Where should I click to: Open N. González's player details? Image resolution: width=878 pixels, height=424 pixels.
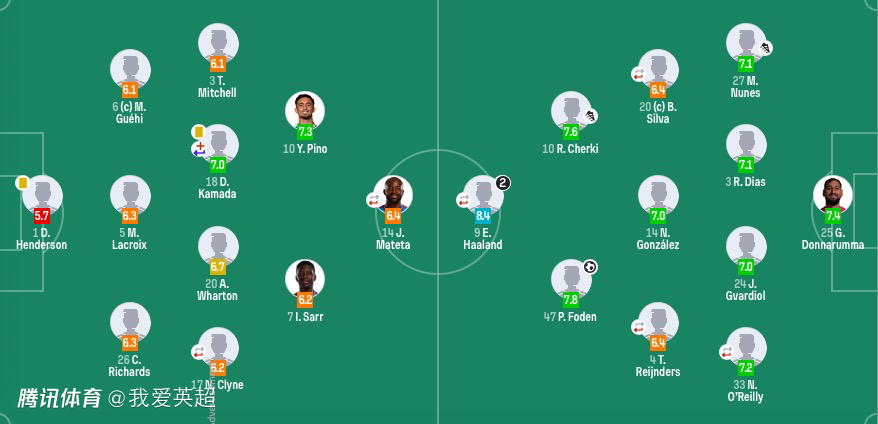coord(658,196)
